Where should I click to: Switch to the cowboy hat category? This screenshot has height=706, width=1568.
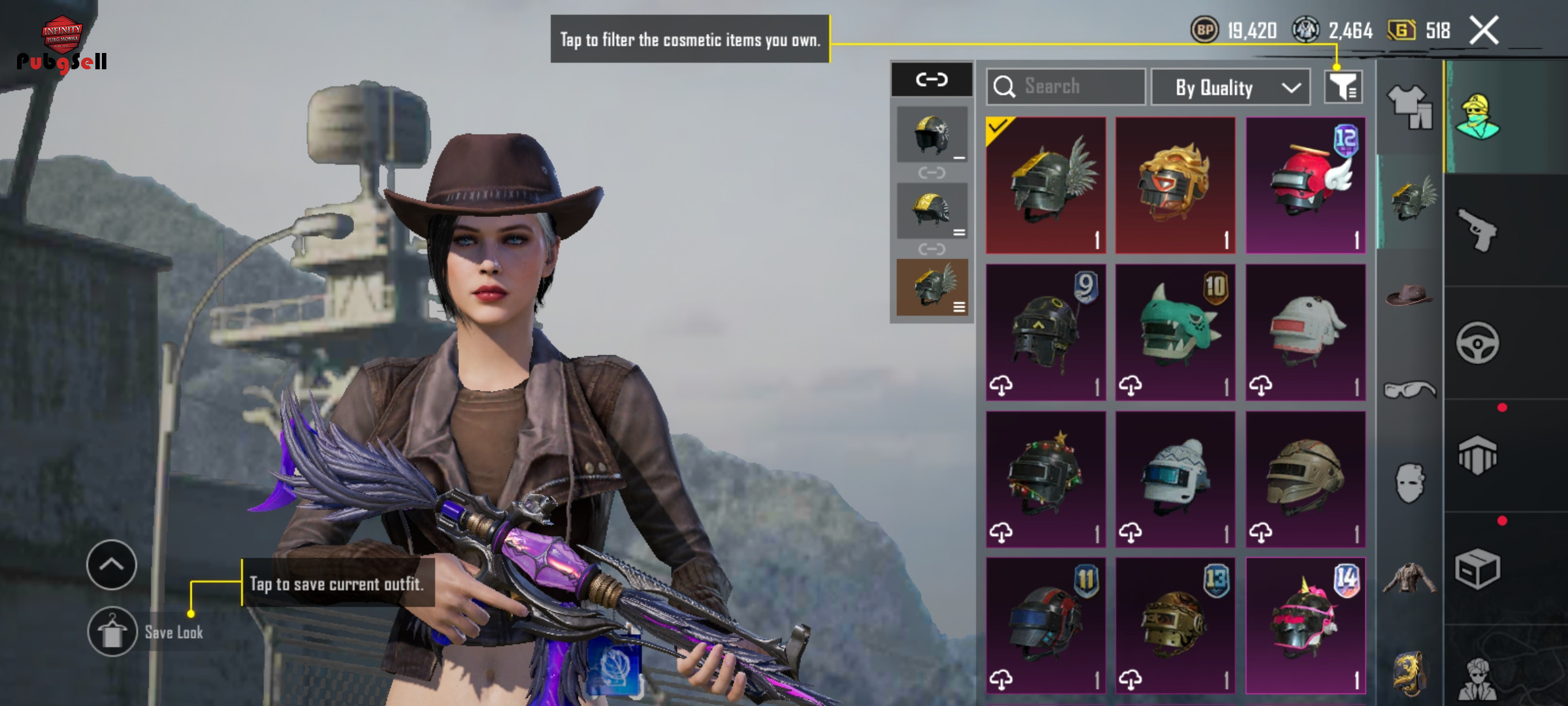click(x=1409, y=295)
